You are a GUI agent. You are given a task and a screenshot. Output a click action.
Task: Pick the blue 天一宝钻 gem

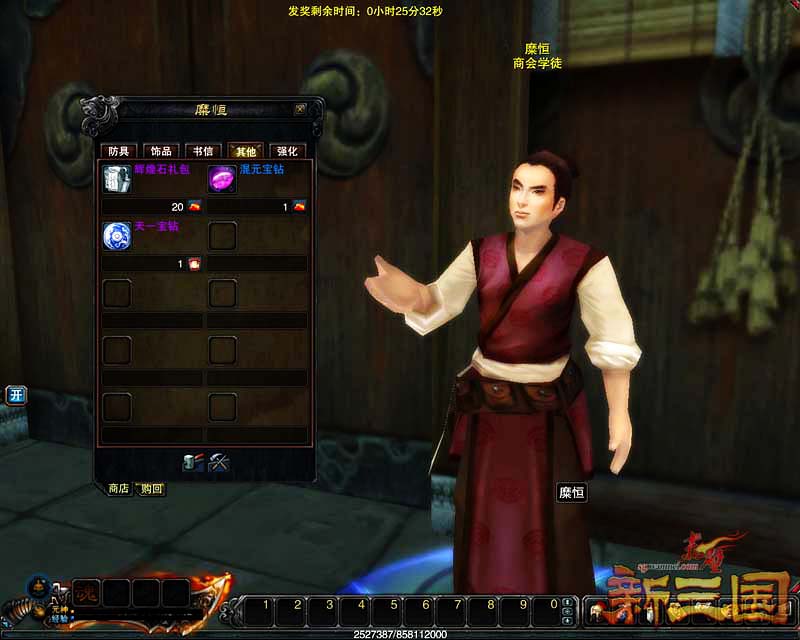116,236
